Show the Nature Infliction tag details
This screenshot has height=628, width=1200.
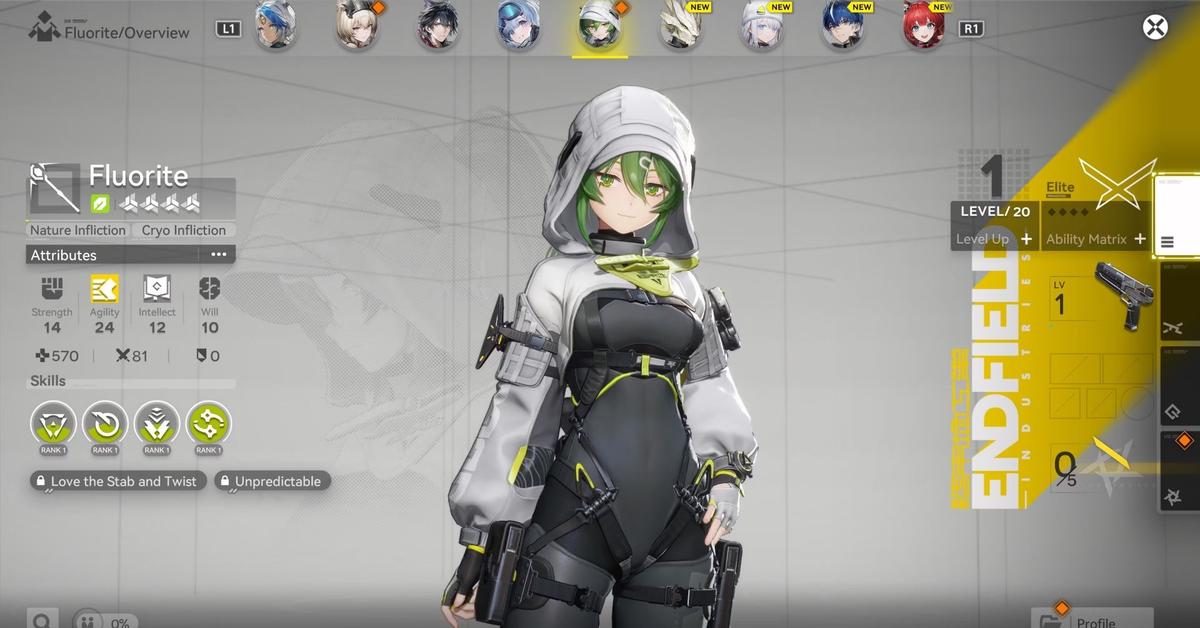[x=78, y=230]
